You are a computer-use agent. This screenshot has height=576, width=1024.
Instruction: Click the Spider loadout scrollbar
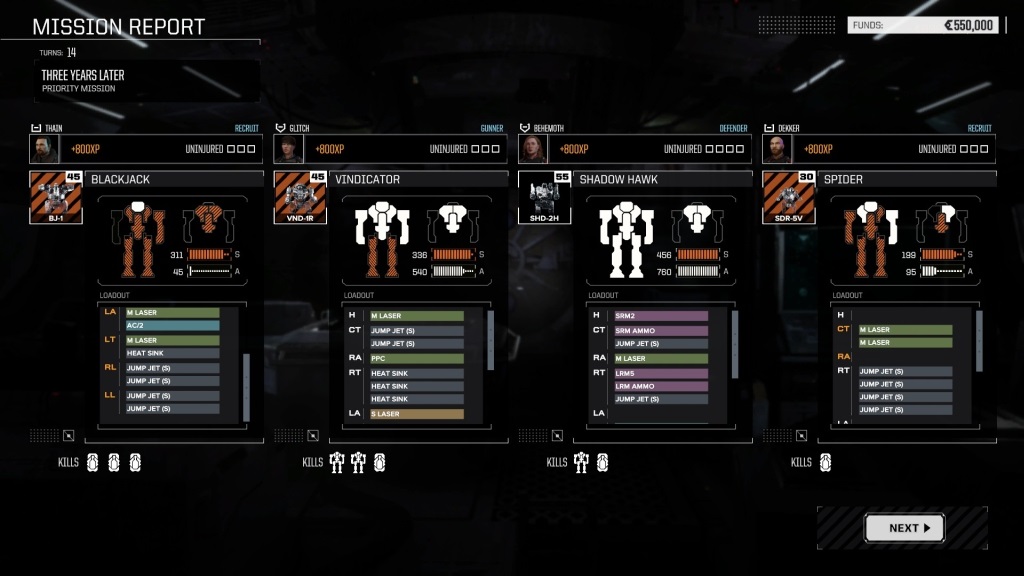point(979,340)
